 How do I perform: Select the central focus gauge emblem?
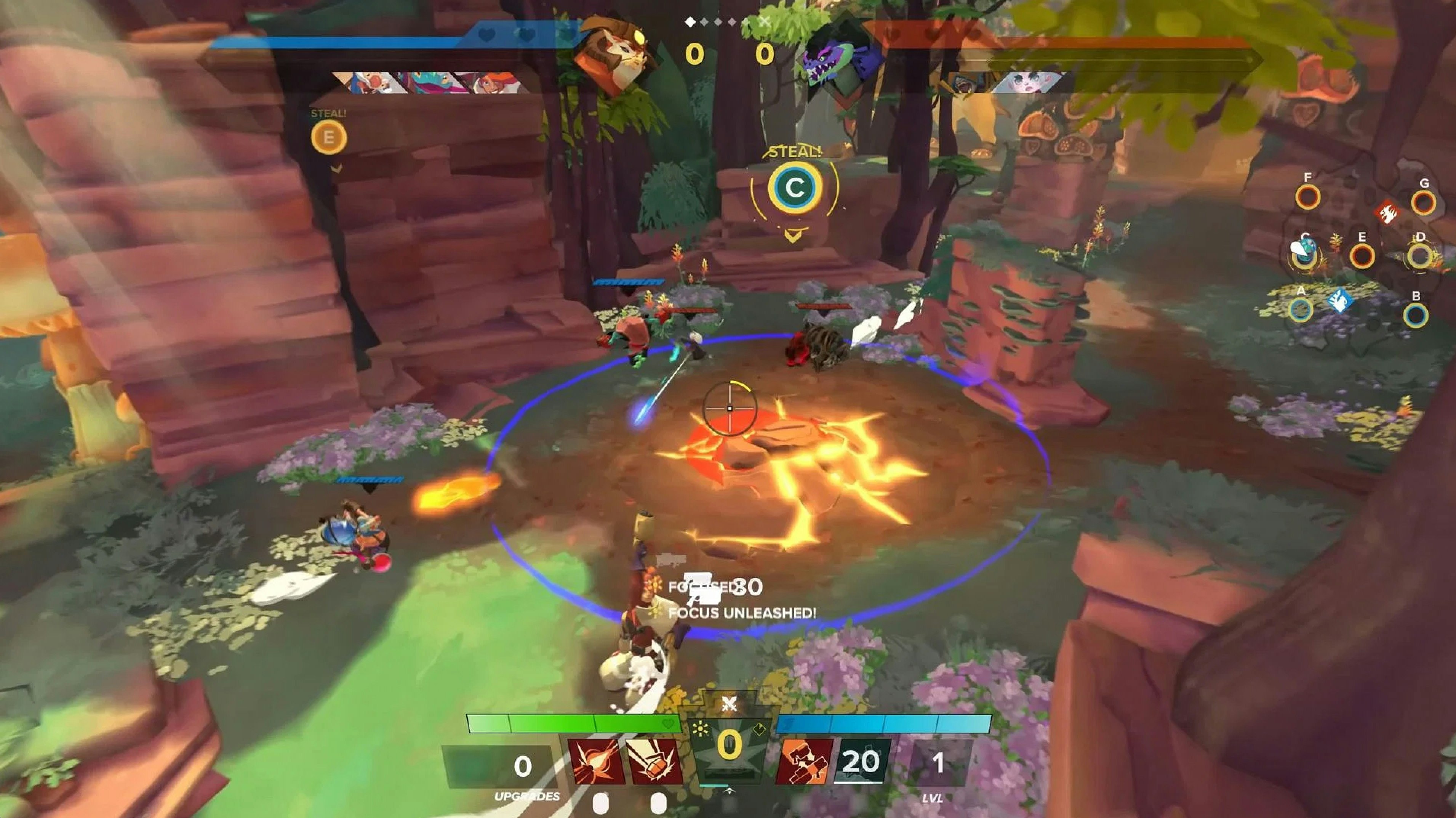click(730, 746)
